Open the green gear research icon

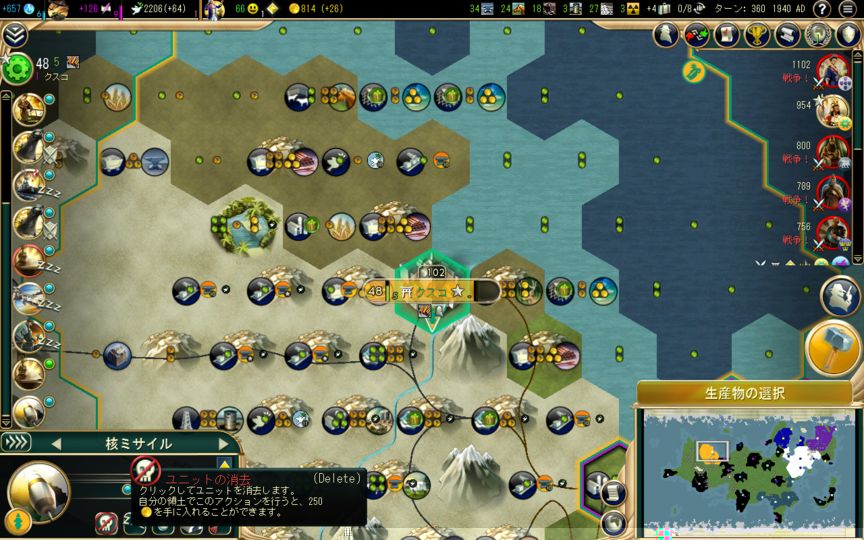pos(17,69)
